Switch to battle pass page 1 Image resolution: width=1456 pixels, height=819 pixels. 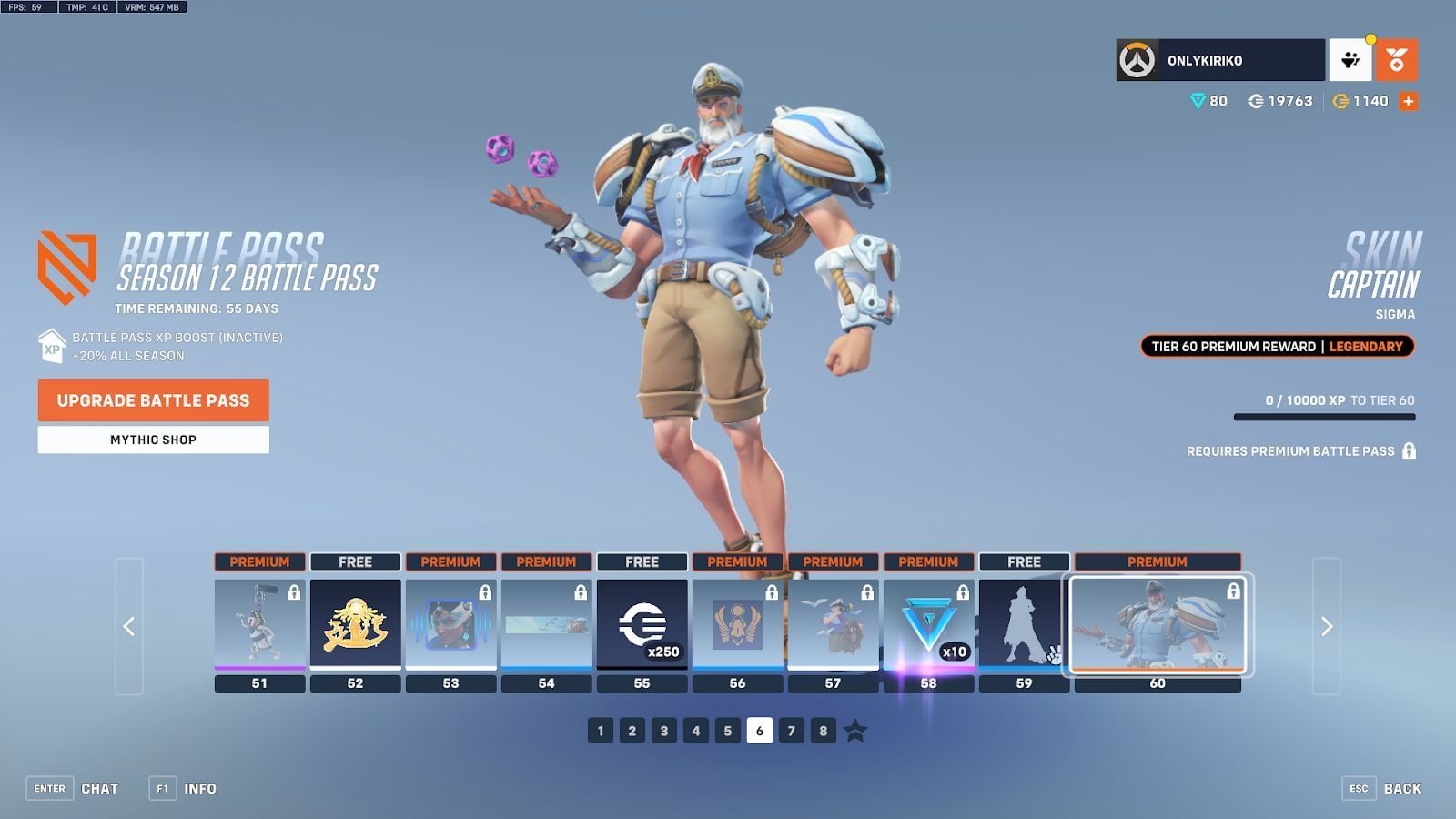[600, 729]
